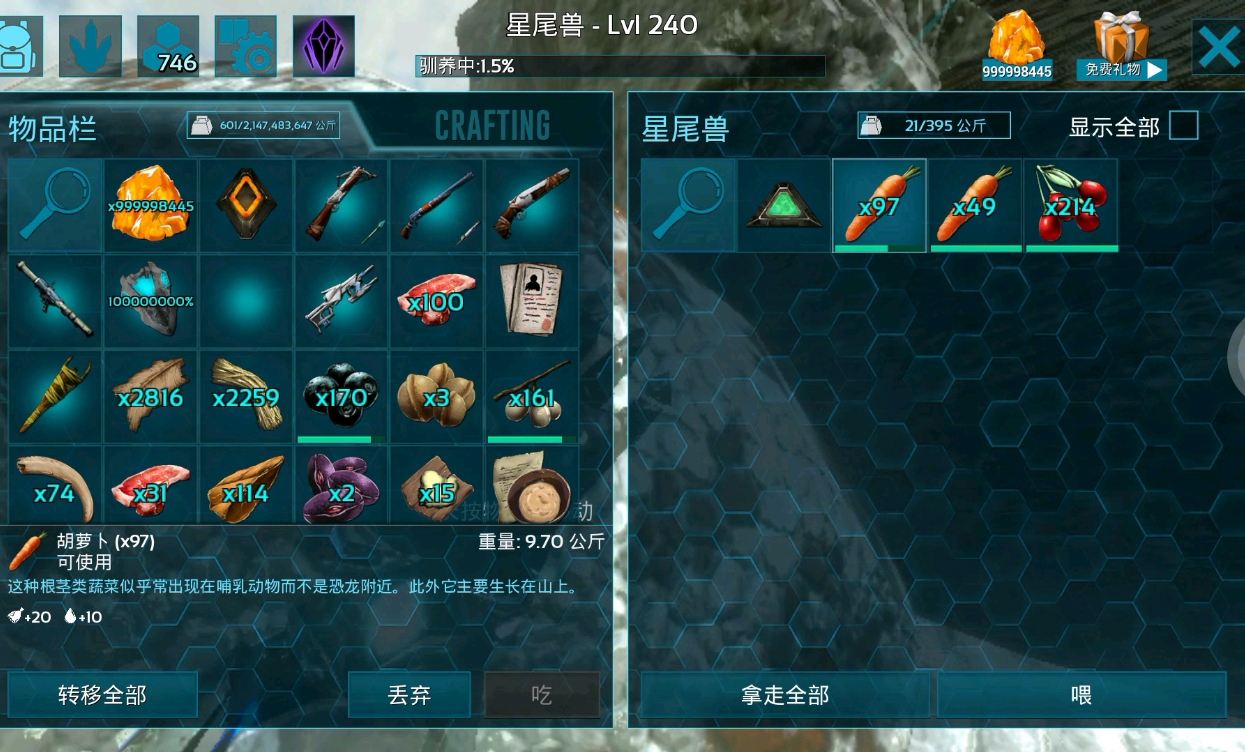
Task: Open the amber currency shop at top
Action: pos(1016,46)
